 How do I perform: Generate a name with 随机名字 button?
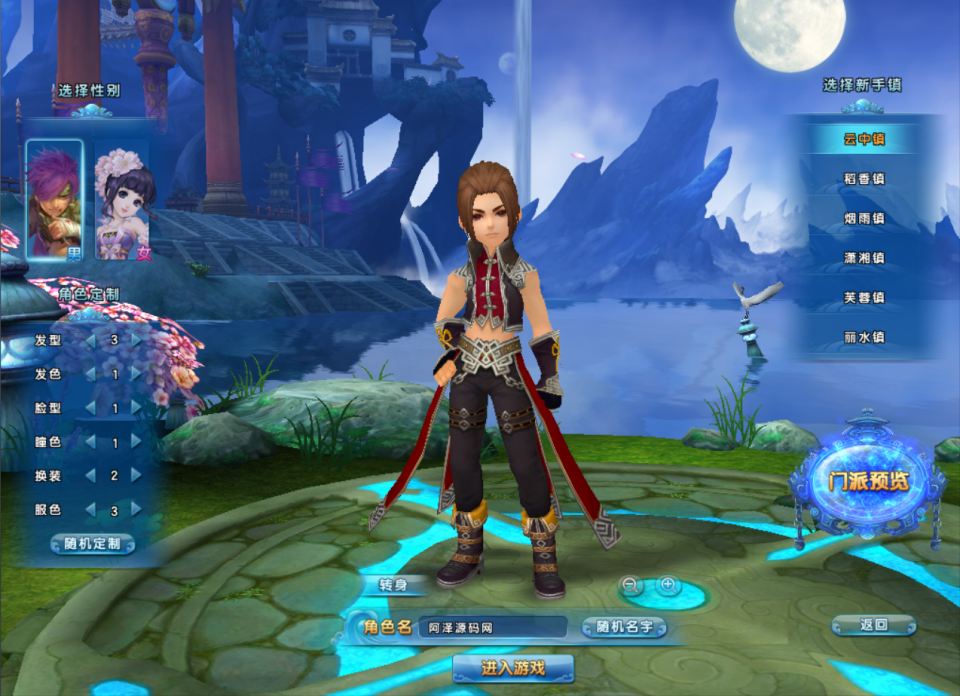point(624,628)
